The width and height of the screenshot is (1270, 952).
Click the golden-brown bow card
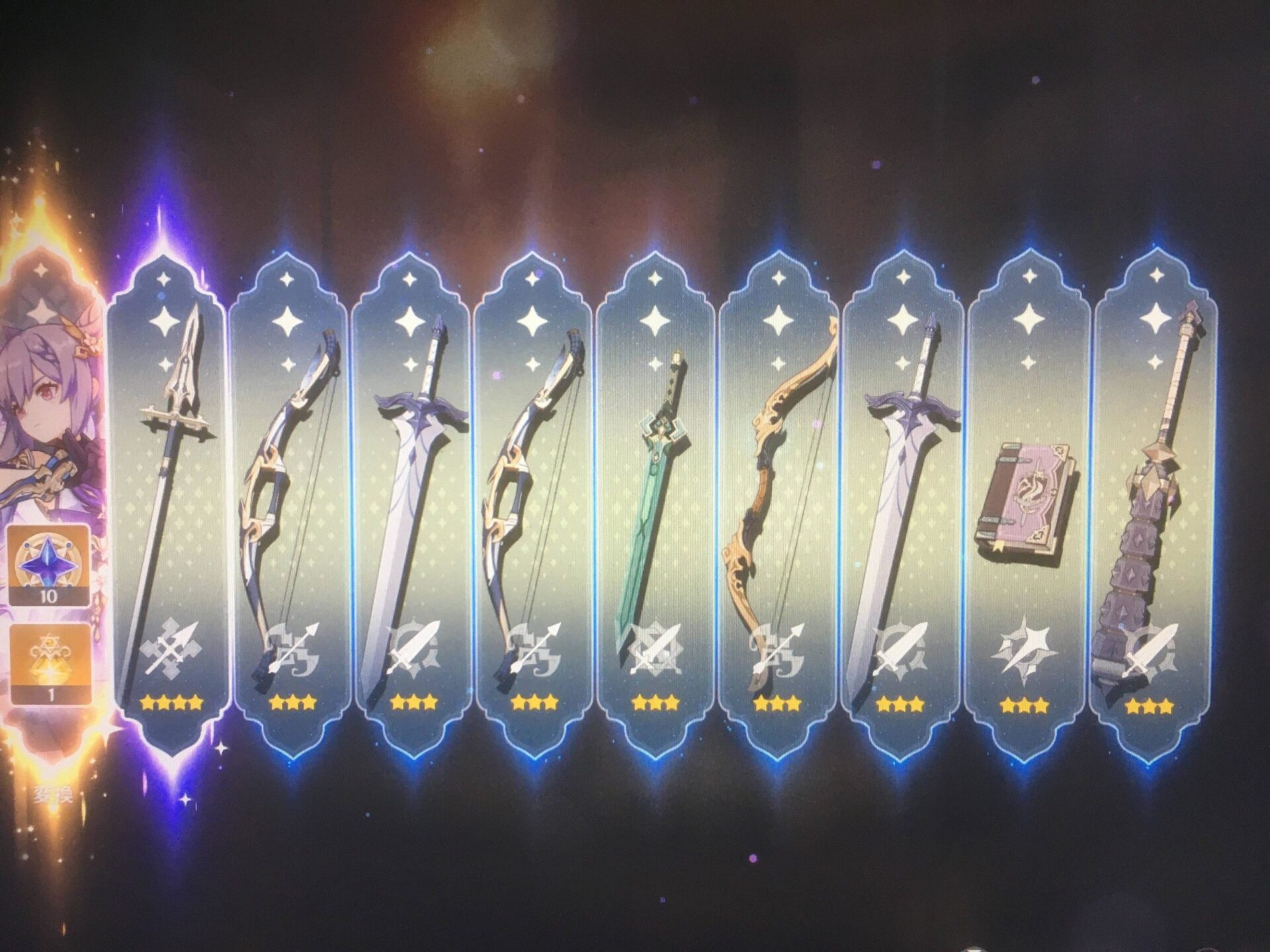779,502
